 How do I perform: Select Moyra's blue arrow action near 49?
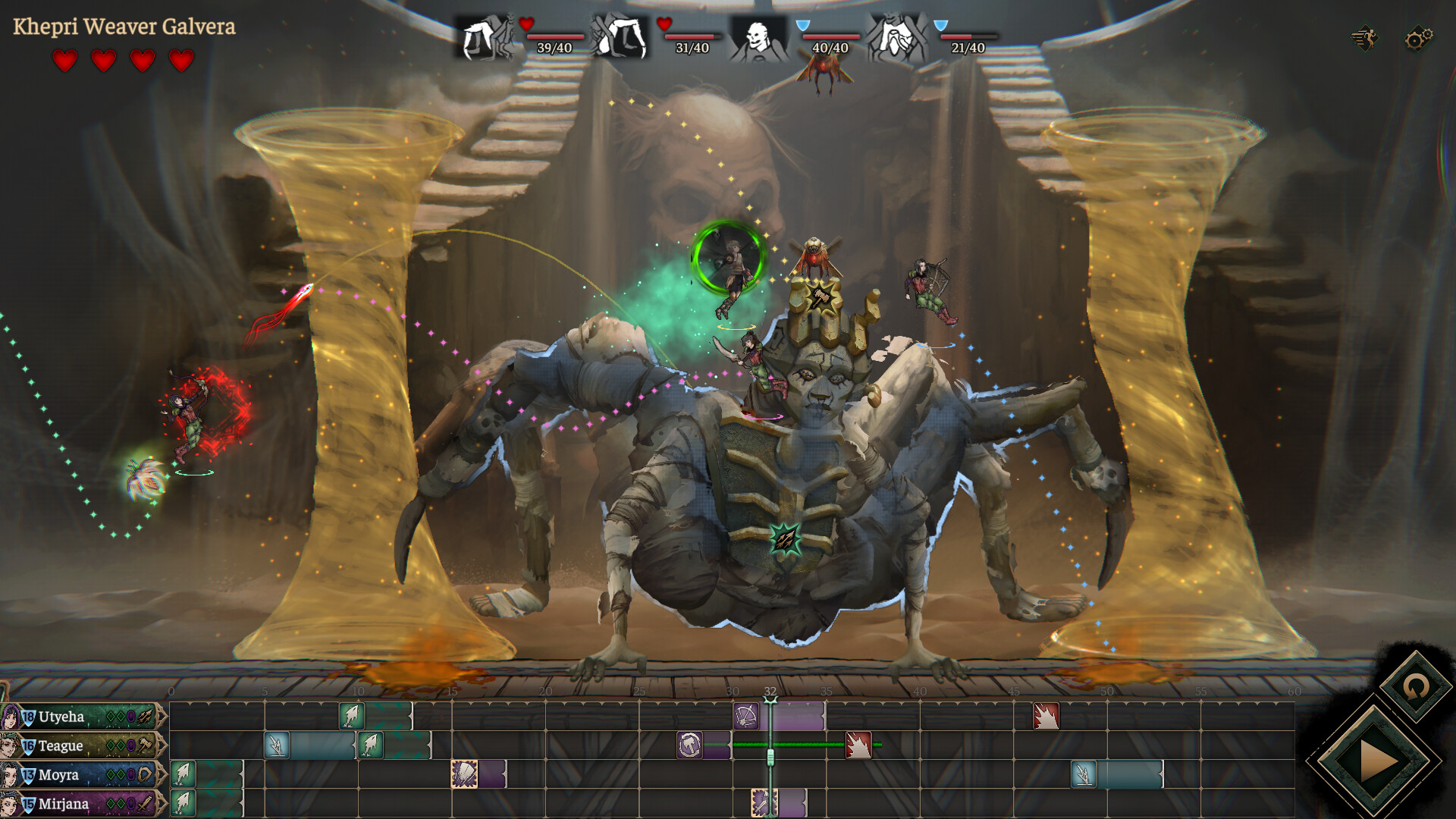[1084, 774]
